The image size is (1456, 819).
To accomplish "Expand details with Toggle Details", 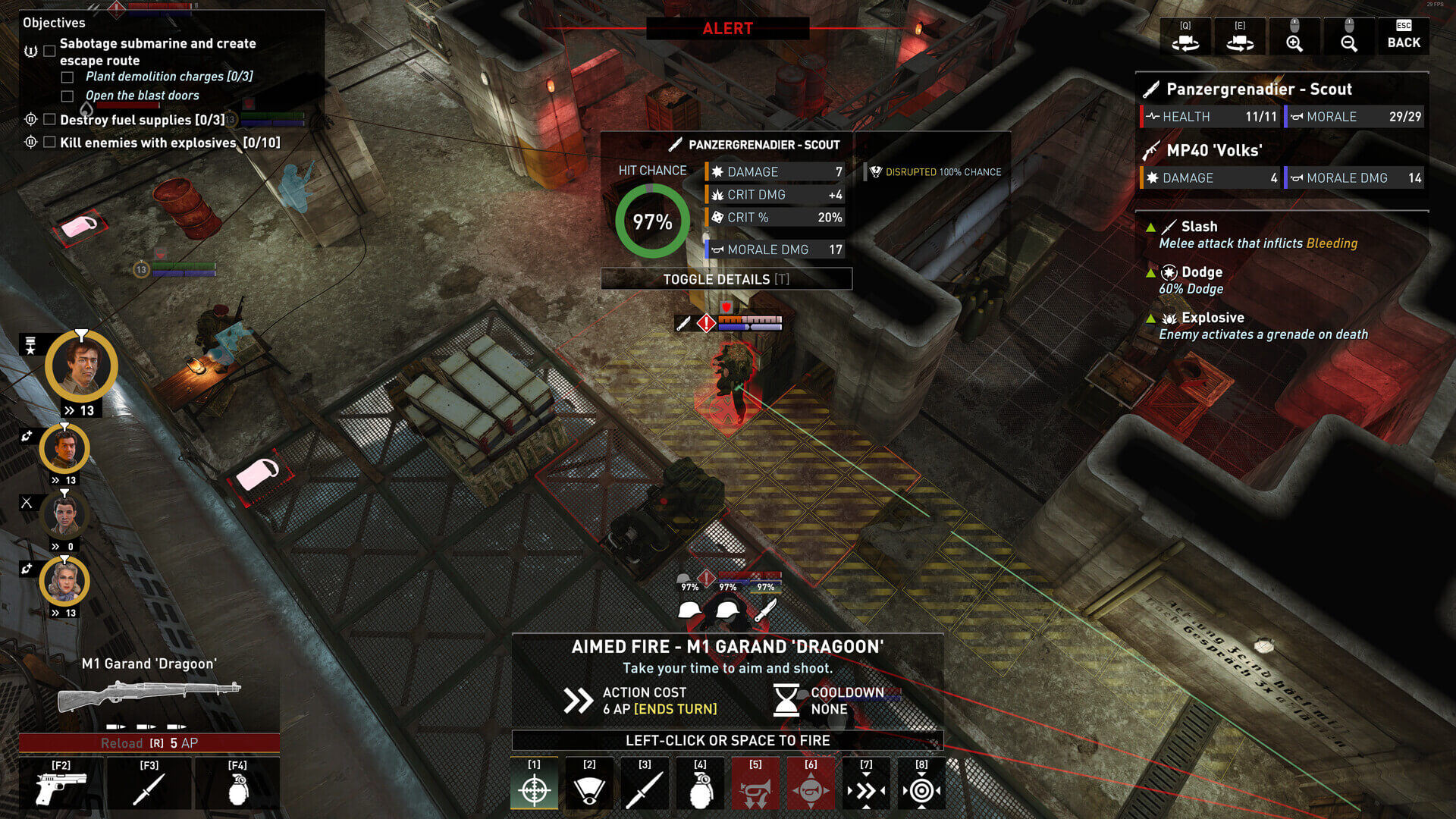I will coord(726,279).
